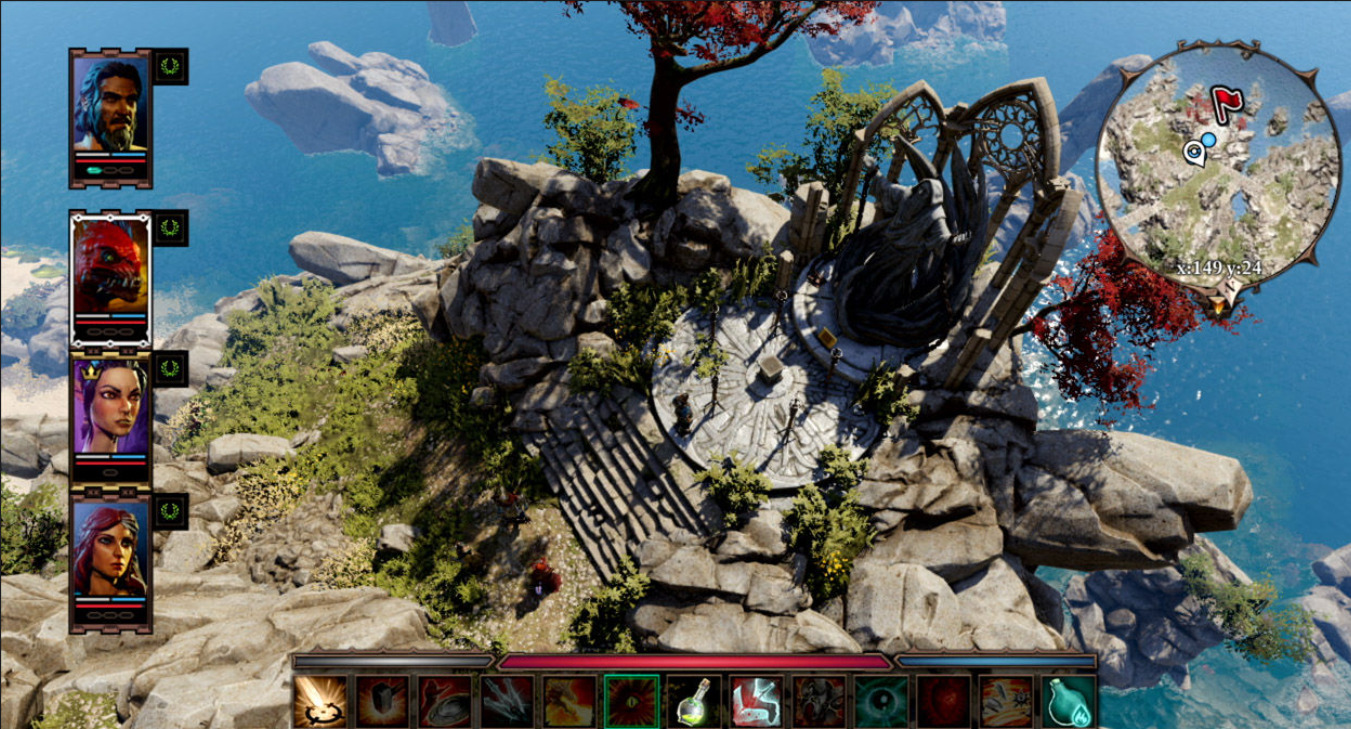Screen dimensions: 1351x729
Task: Select the bearded man's party portrait
Action: pyautogui.click(x=110, y=106)
